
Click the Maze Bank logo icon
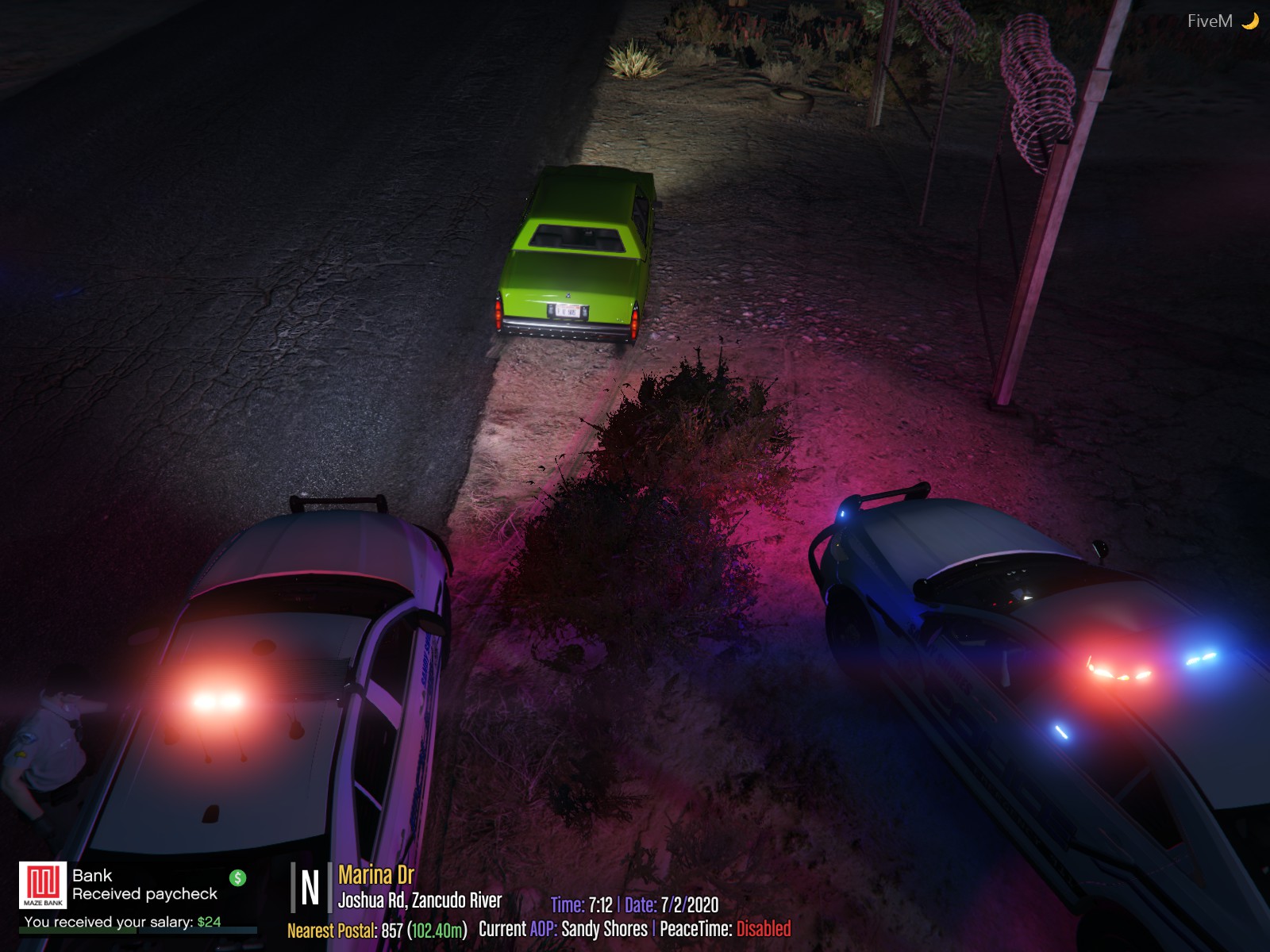tap(43, 885)
